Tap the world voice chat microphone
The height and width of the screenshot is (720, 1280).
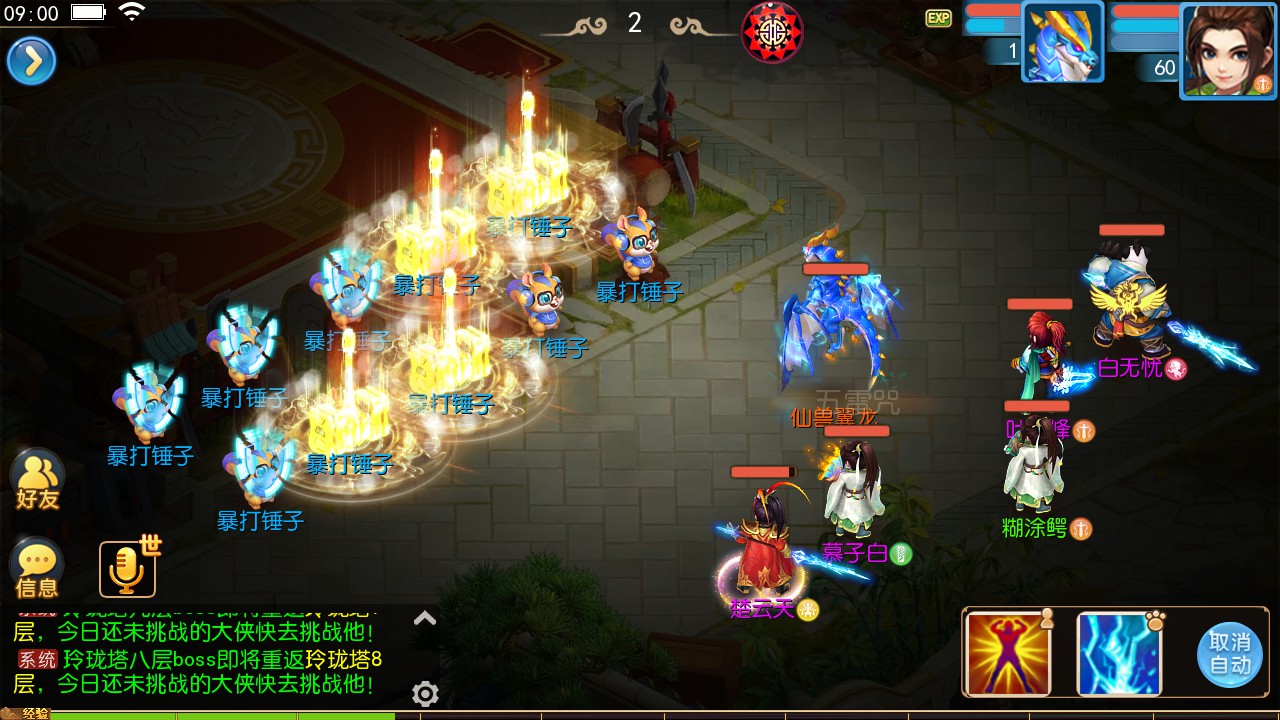126,569
